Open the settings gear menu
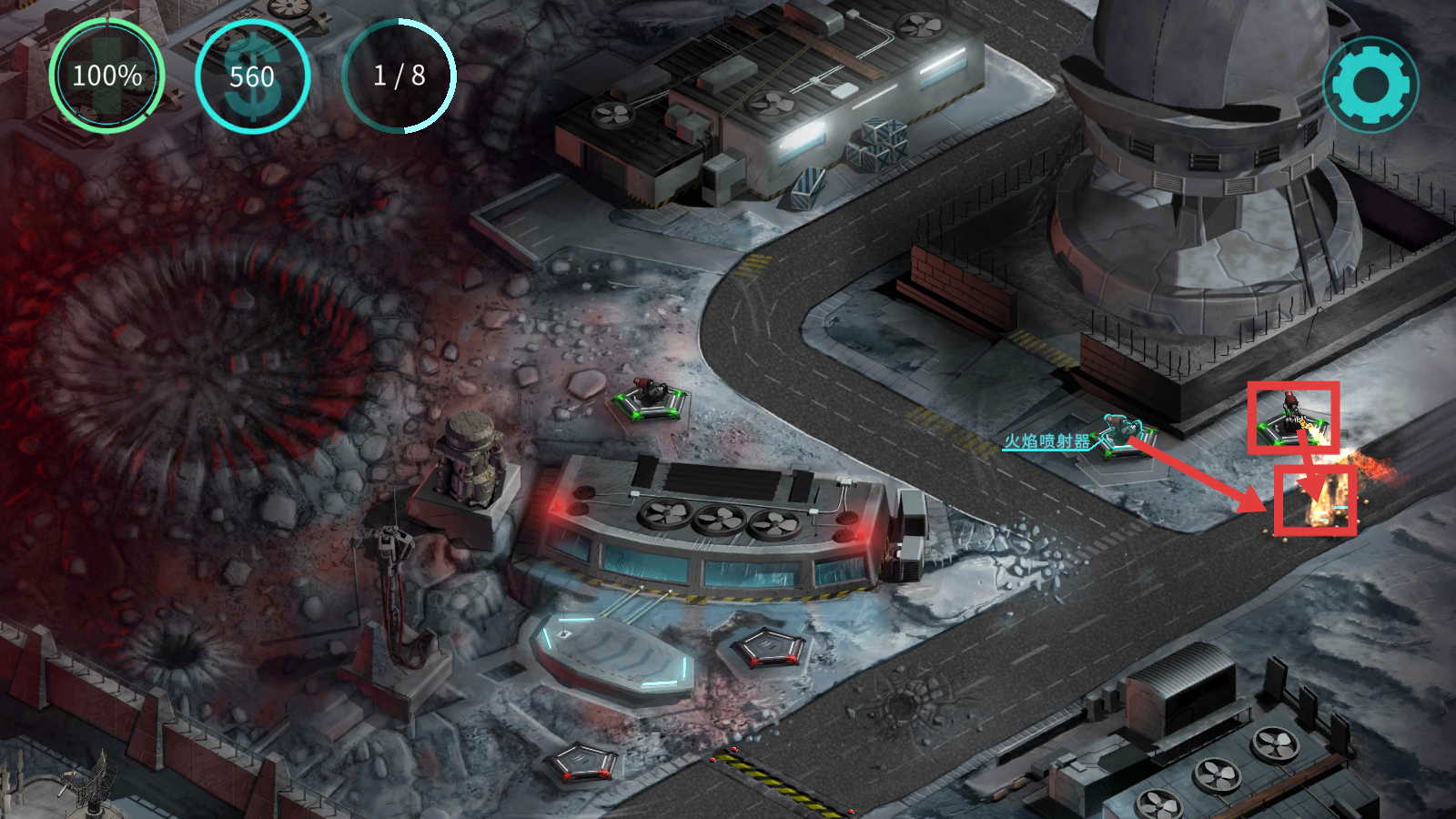1456x819 pixels. (x=1370, y=85)
